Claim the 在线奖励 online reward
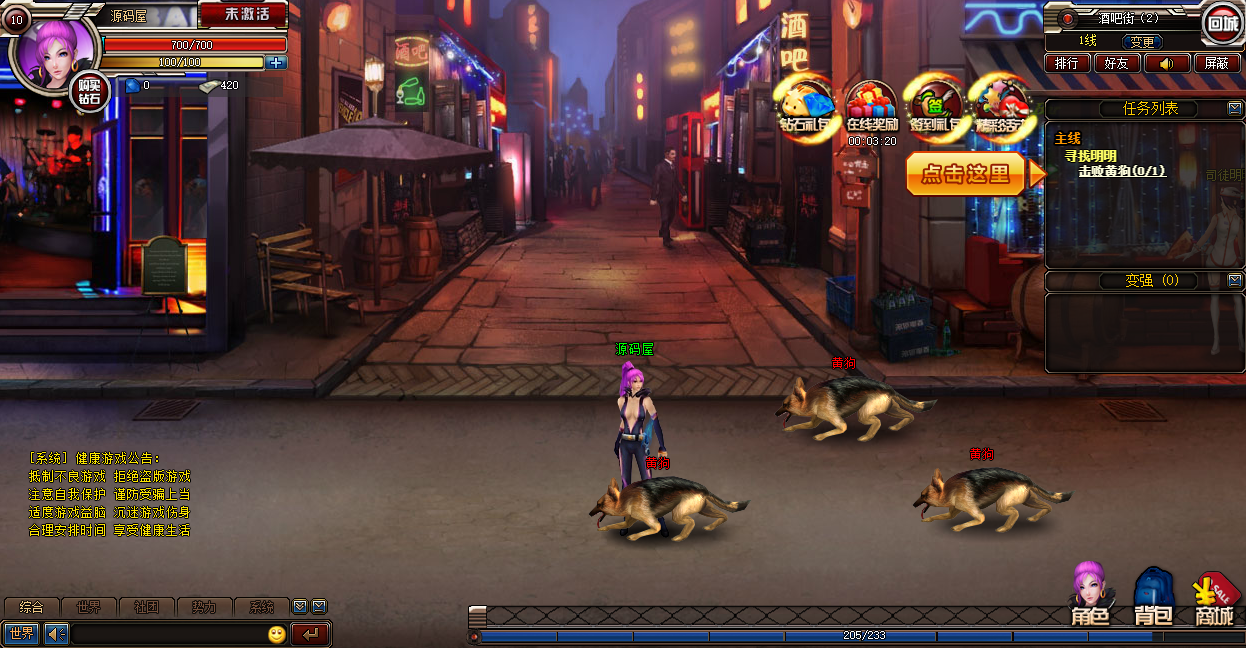 tap(871, 107)
